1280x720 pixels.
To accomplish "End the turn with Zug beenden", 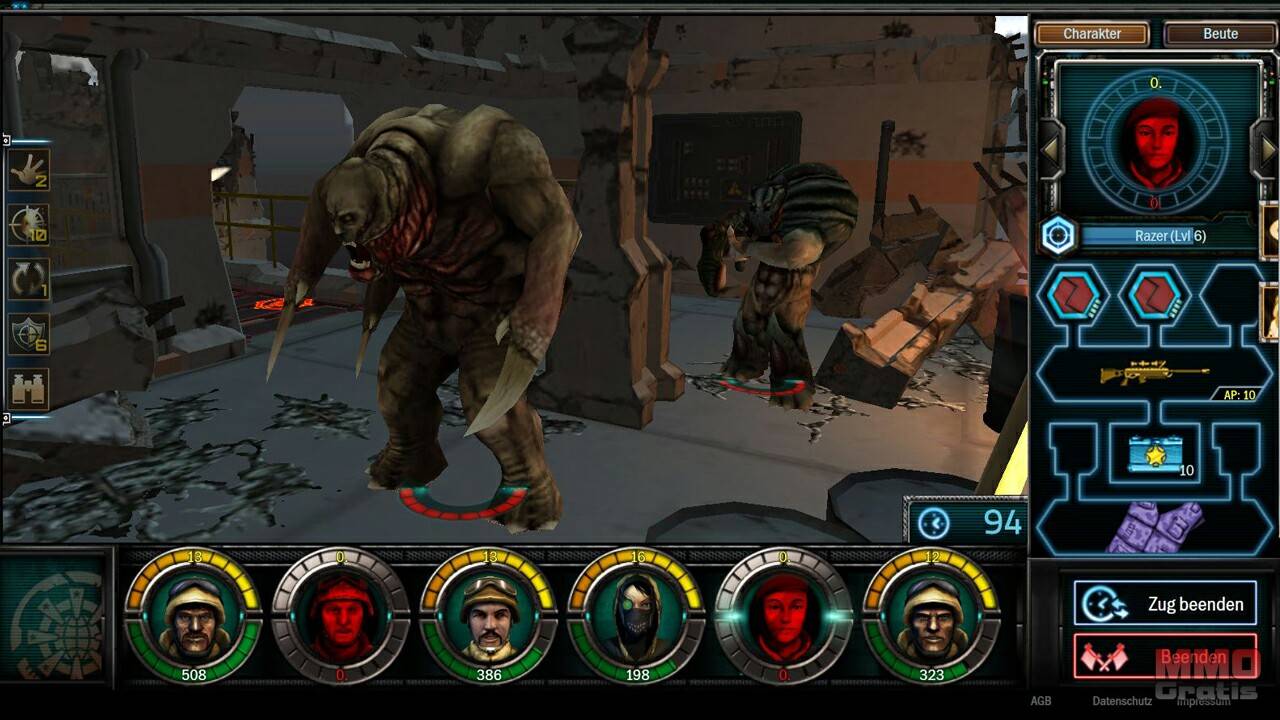I will click(x=1165, y=604).
